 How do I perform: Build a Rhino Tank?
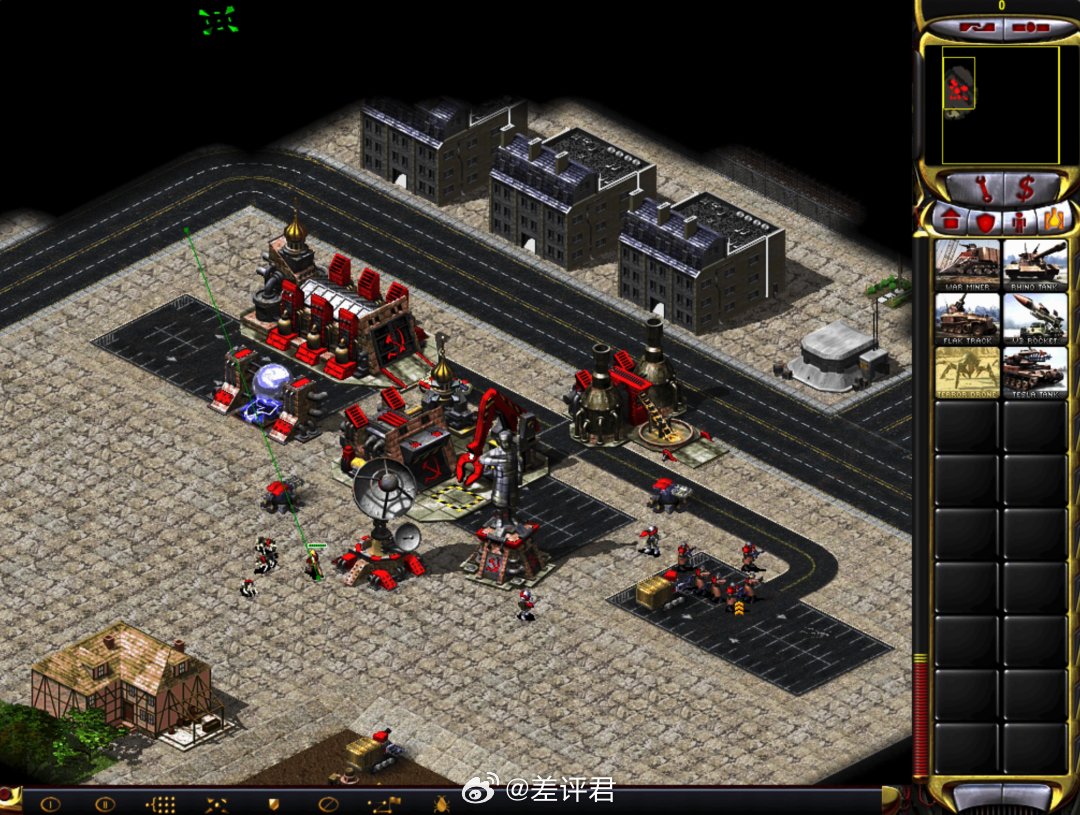click(x=1035, y=264)
